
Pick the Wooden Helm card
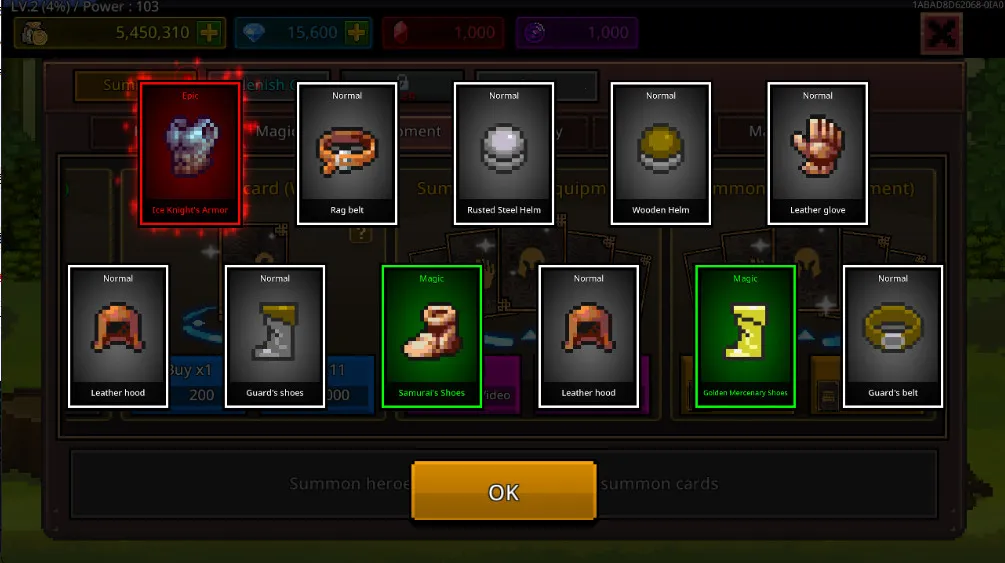661,154
